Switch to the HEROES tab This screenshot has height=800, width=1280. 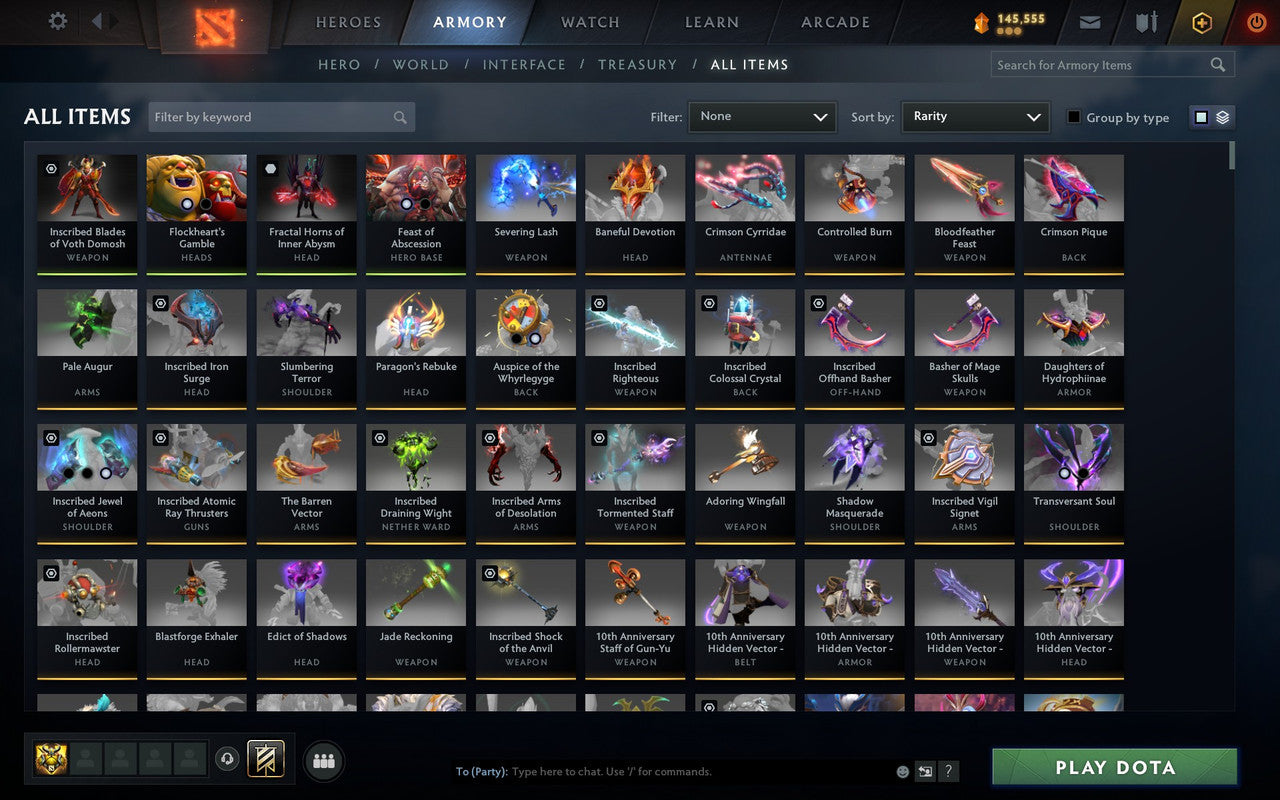(x=348, y=21)
